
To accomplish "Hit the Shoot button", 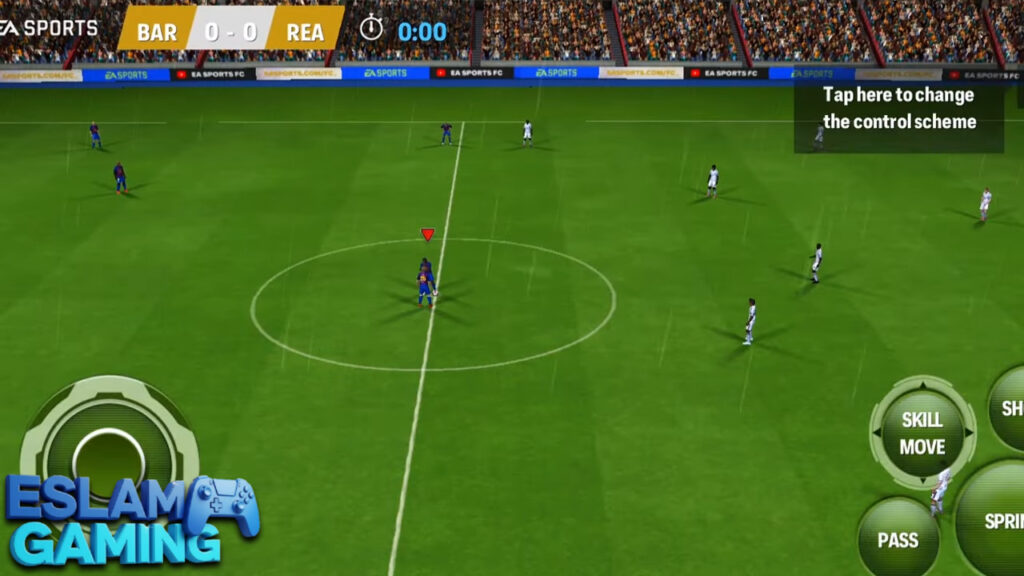I will pos(1008,408).
